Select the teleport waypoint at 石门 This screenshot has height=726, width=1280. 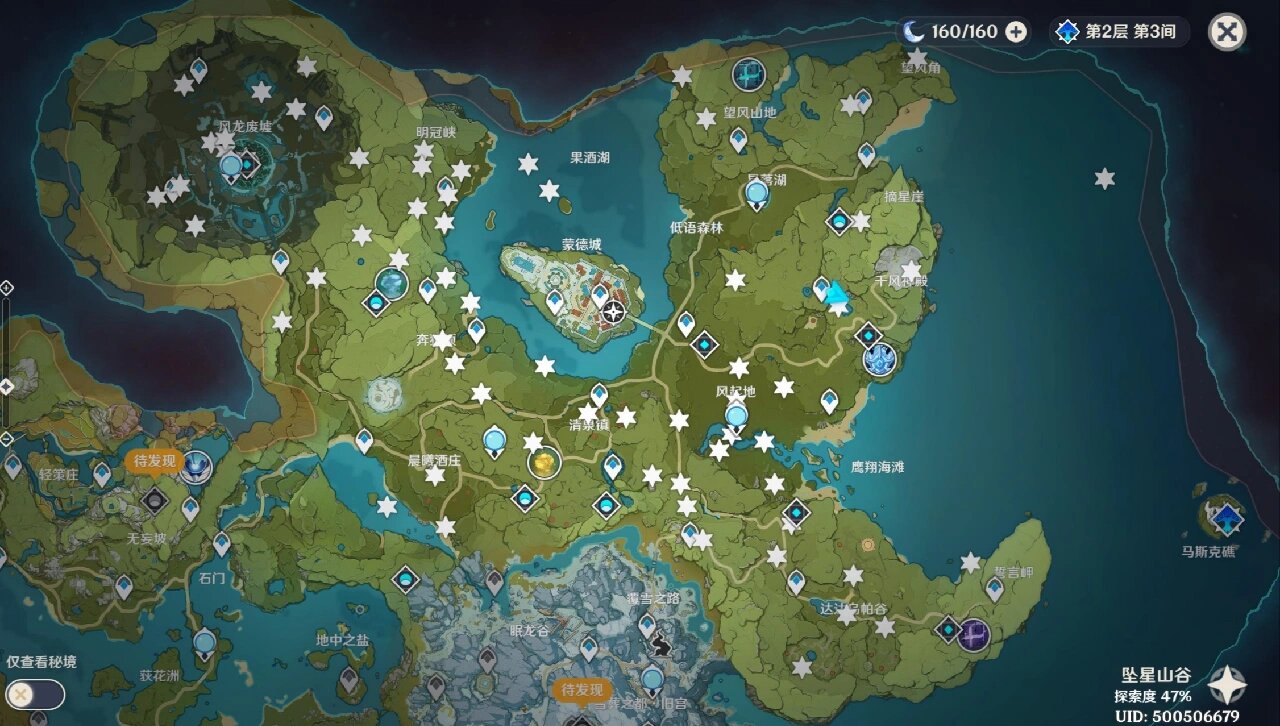tap(221, 543)
